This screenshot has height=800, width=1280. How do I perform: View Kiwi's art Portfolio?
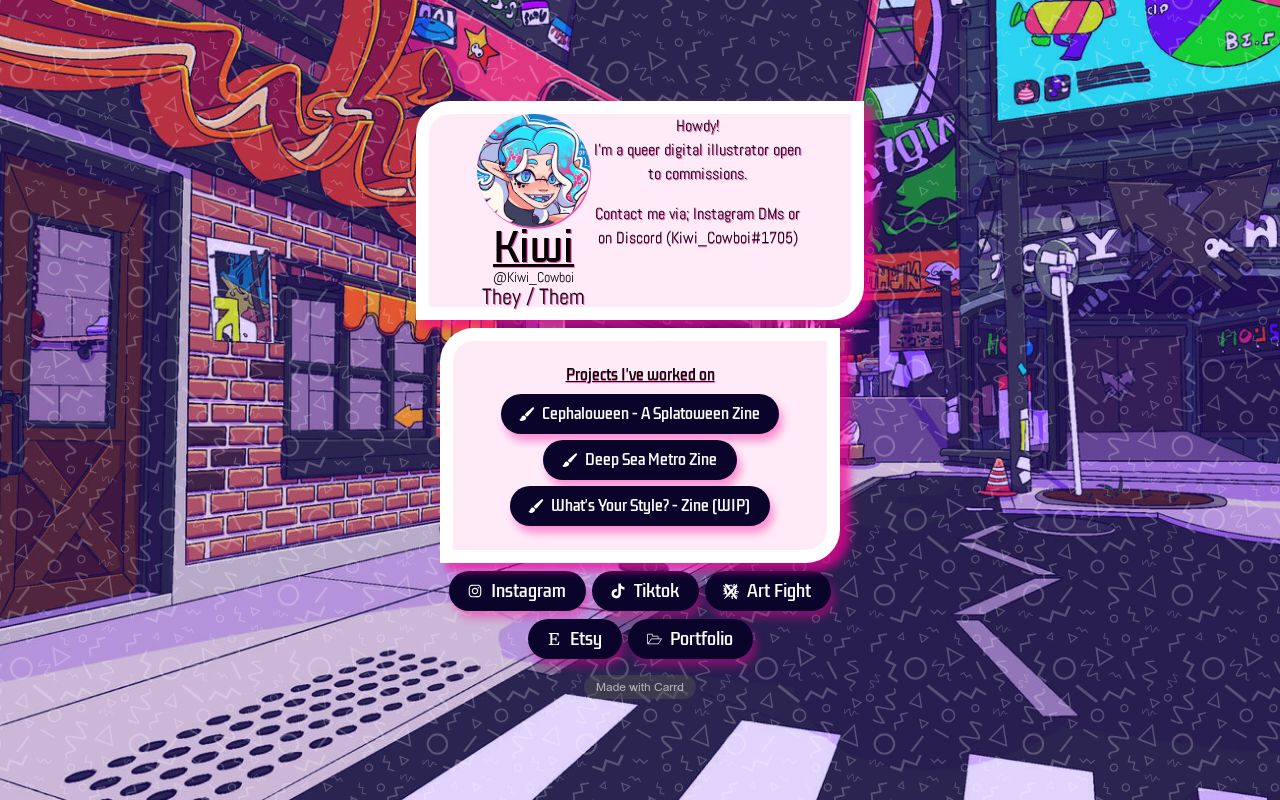click(x=690, y=639)
